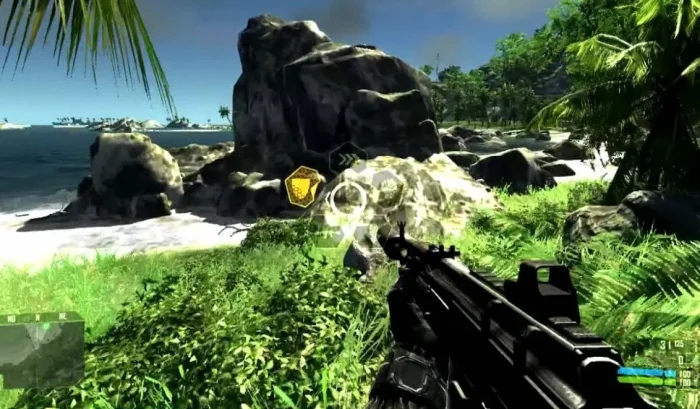Choose the Speed mode chevron hexagon
The image size is (700, 409).
(x=347, y=157)
